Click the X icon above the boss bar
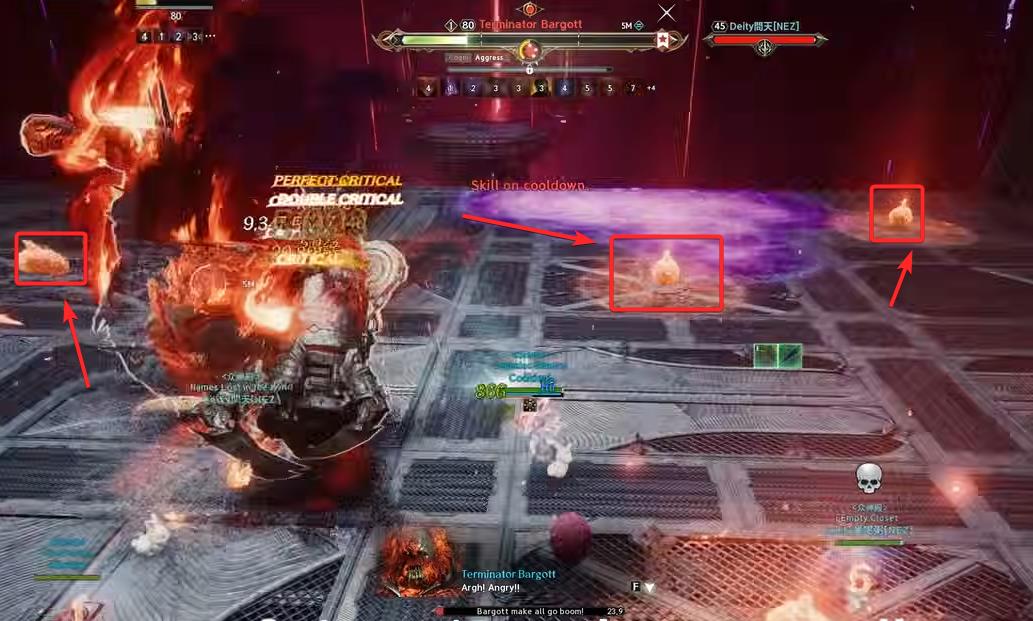 point(667,12)
